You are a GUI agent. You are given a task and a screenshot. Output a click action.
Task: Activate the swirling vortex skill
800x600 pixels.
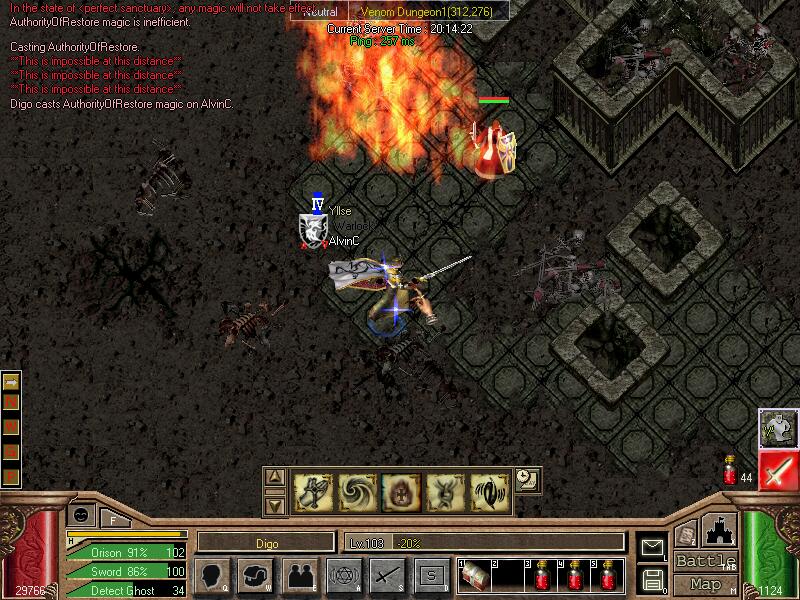(x=357, y=492)
